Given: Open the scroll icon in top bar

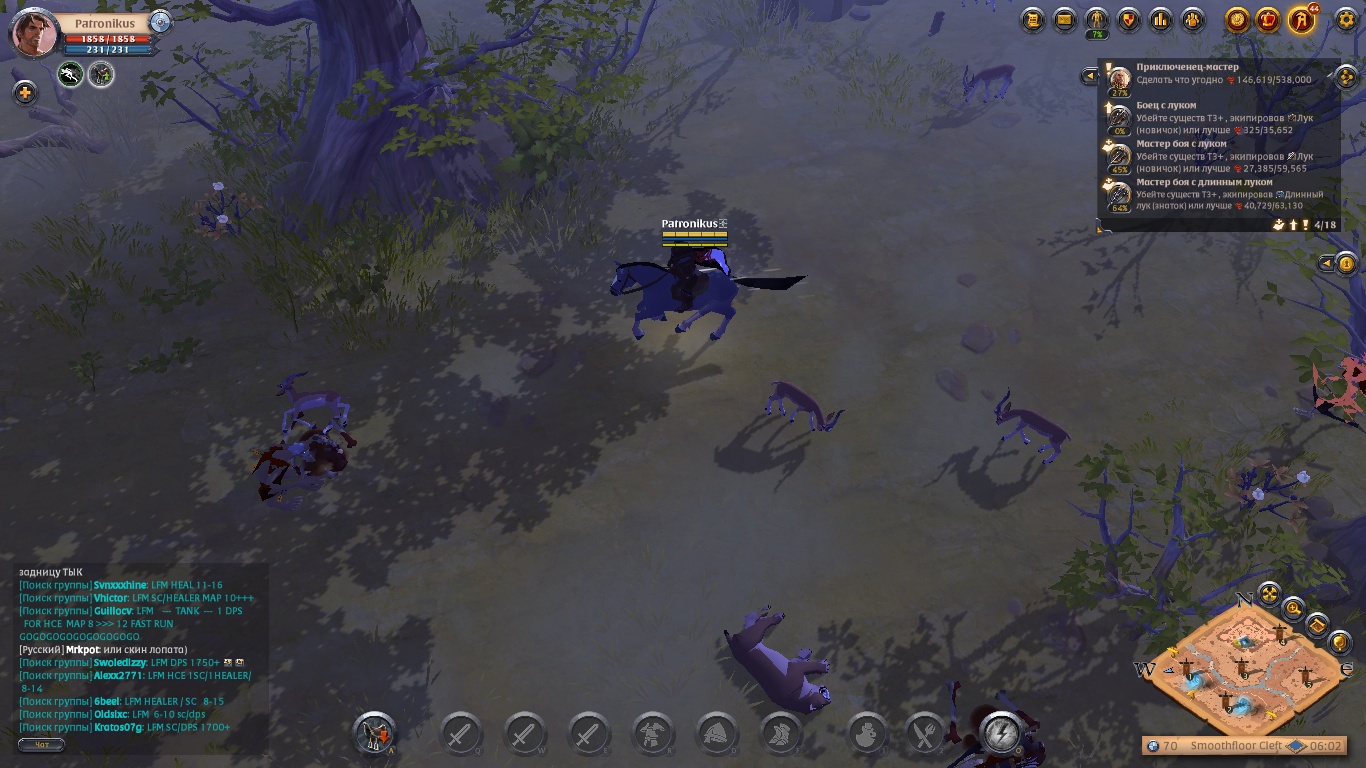Looking at the screenshot, I should coord(1033,19).
